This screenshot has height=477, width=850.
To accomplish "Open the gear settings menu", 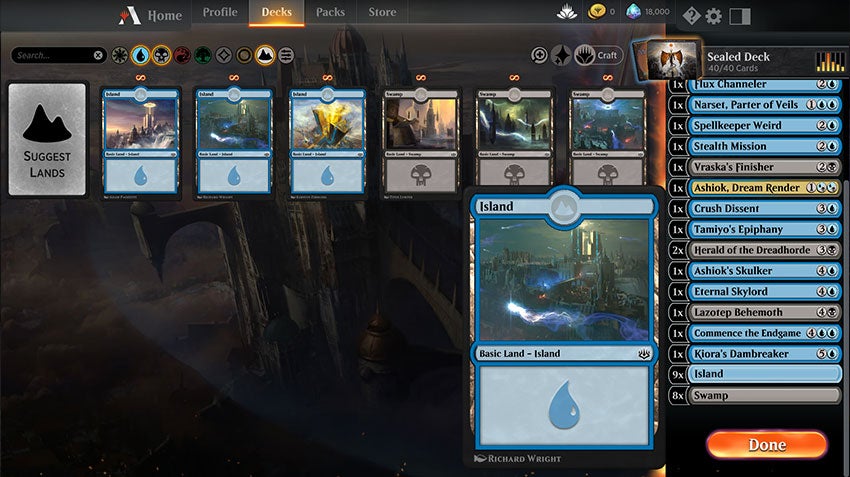I will [713, 15].
